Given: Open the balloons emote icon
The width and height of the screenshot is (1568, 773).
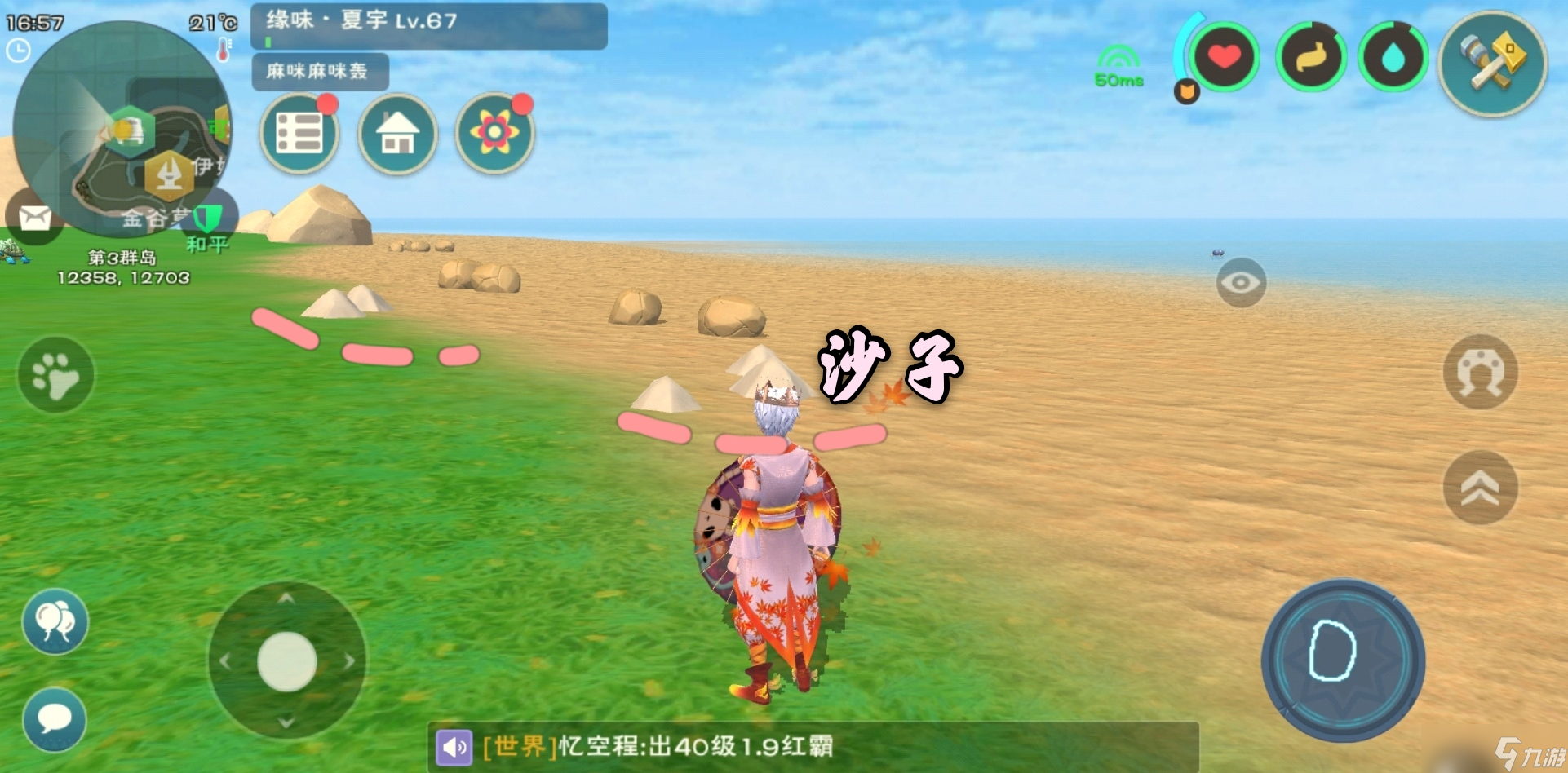Looking at the screenshot, I should [54, 622].
